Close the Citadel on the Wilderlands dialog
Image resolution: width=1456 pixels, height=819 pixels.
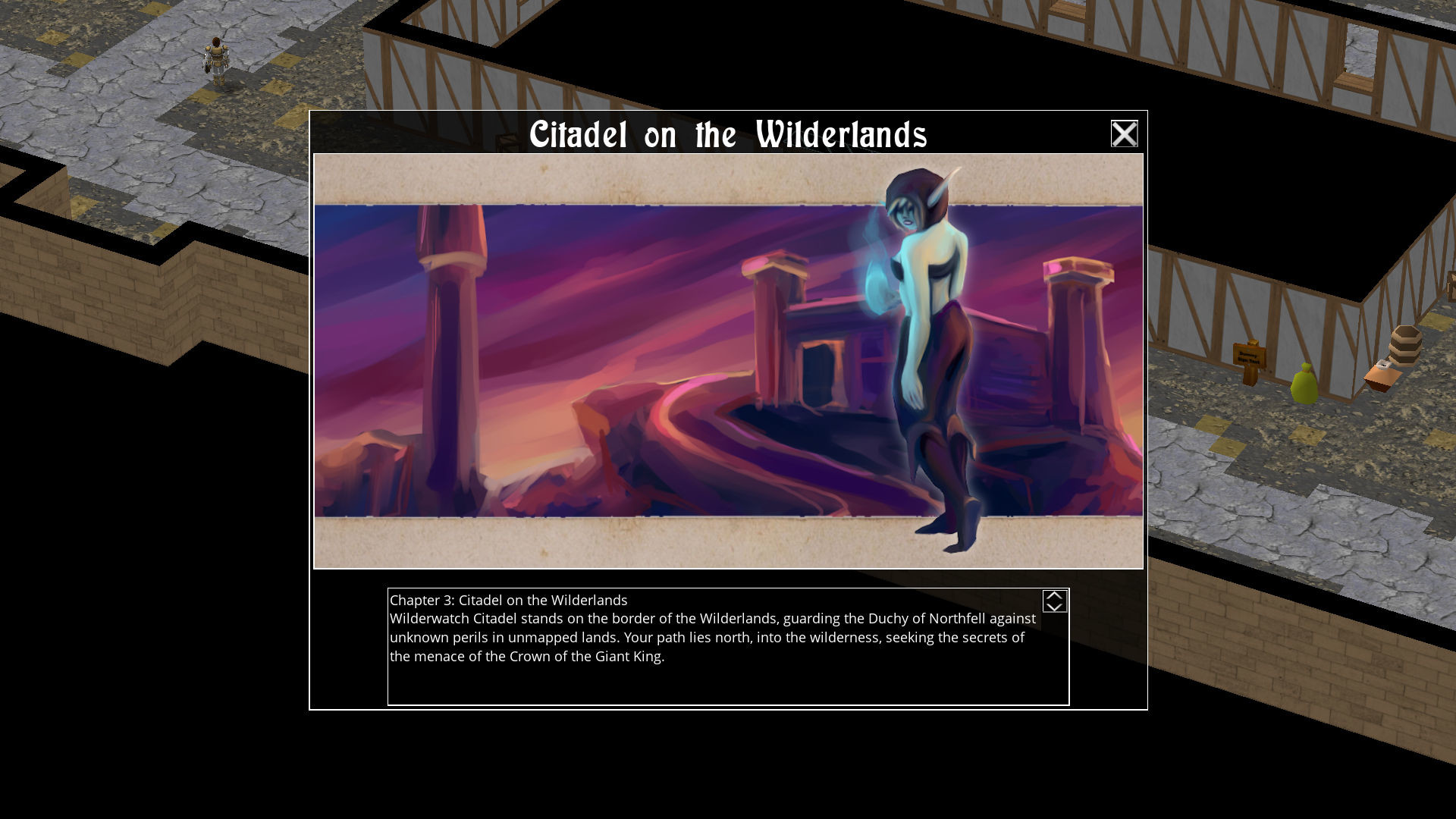coord(1123,133)
